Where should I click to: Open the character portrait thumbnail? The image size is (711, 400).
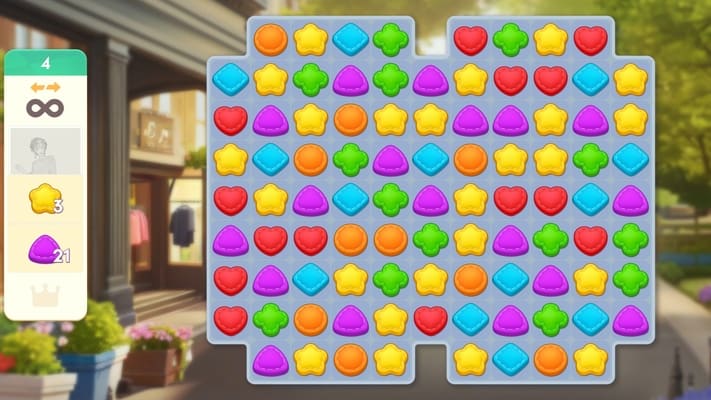(x=45, y=151)
